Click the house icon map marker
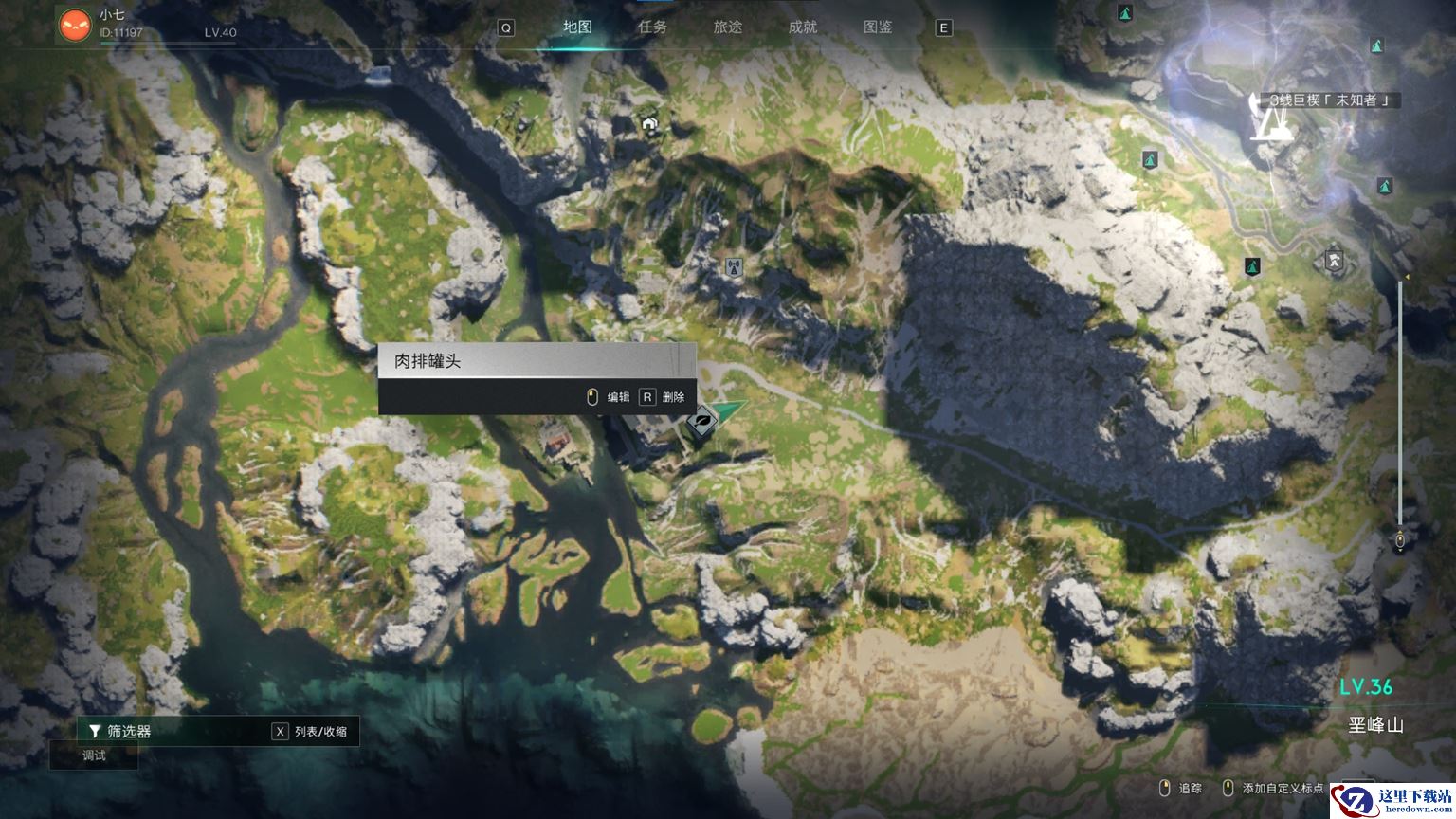 [649, 124]
